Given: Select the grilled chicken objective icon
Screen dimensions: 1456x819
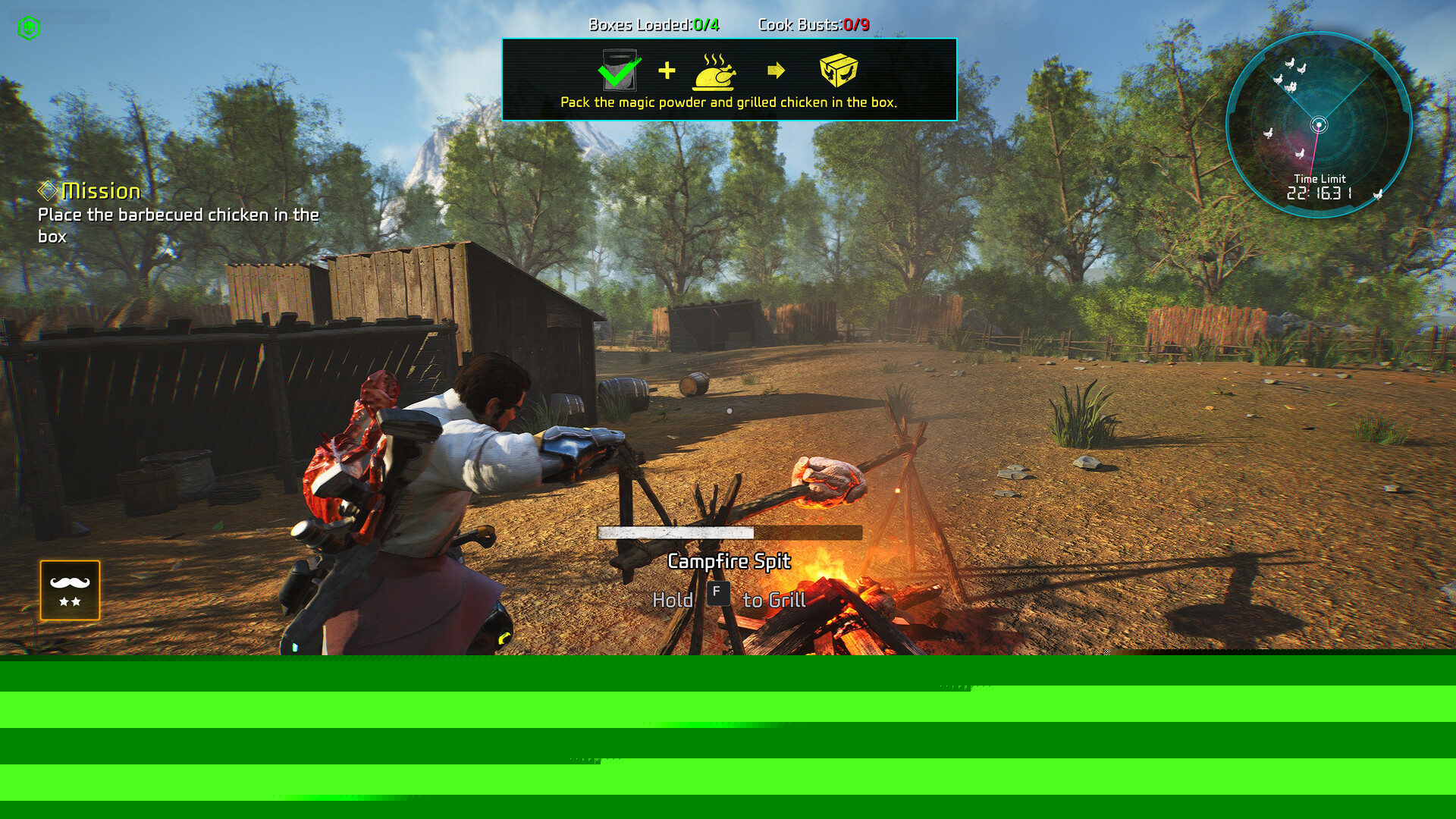Looking at the screenshot, I should click(x=714, y=72).
